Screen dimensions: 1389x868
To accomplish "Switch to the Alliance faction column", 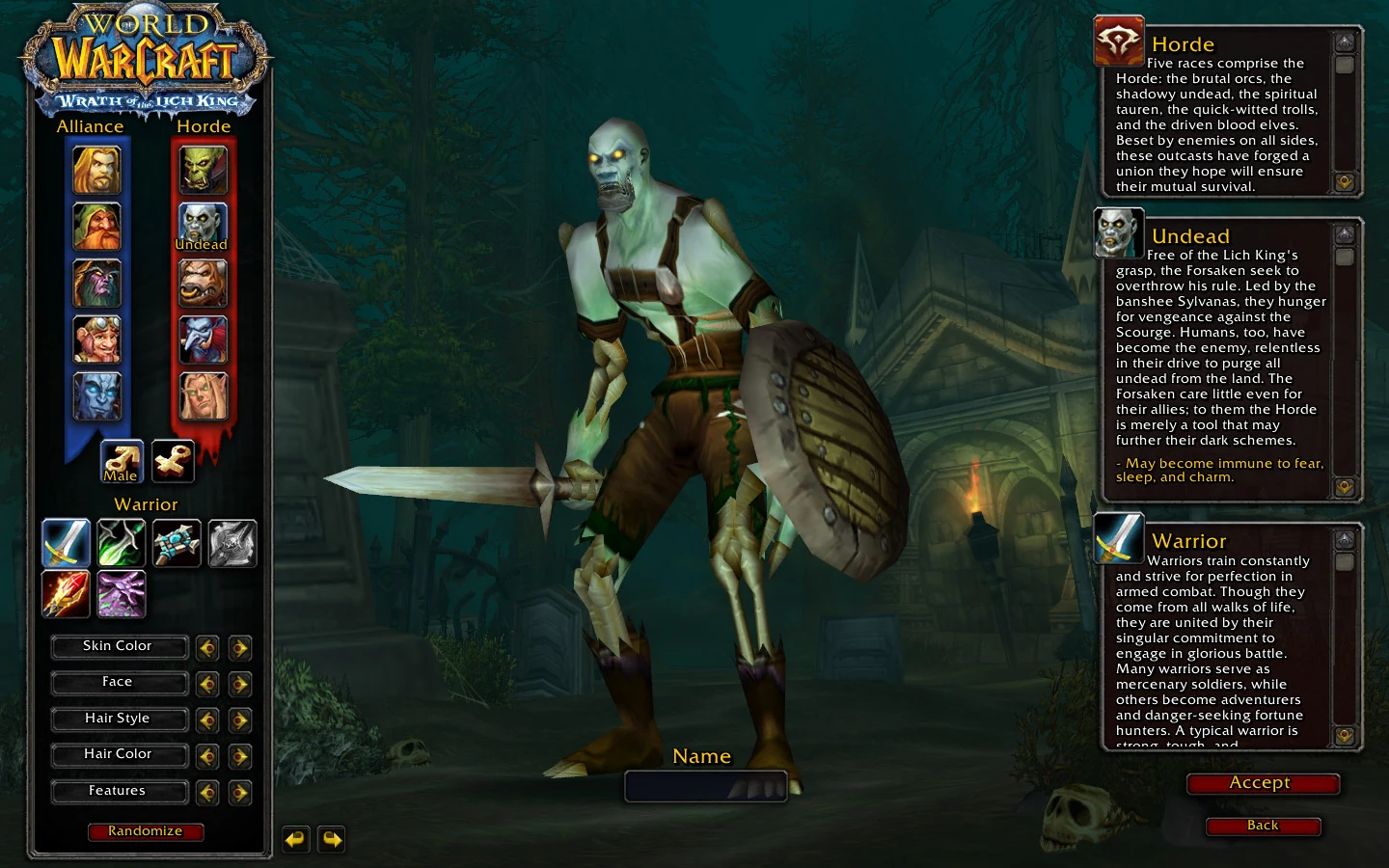I will click(x=90, y=125).
